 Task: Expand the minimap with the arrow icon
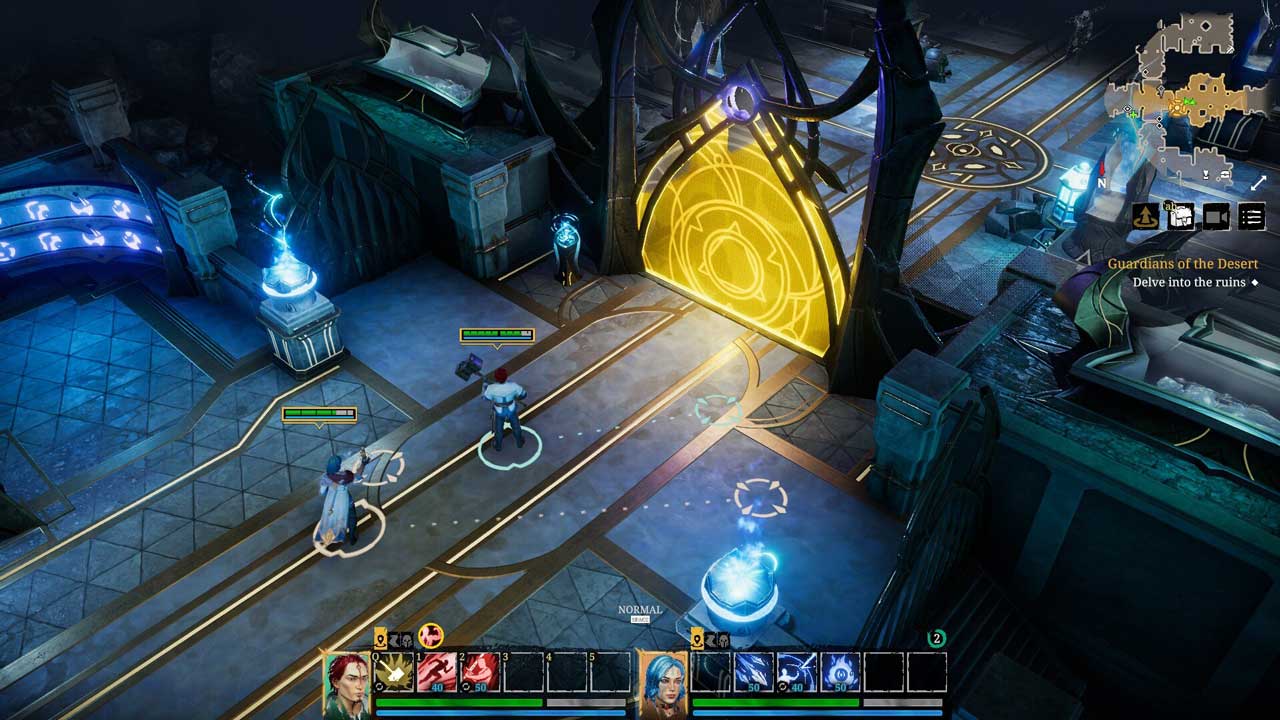(x=1259, y=183)
